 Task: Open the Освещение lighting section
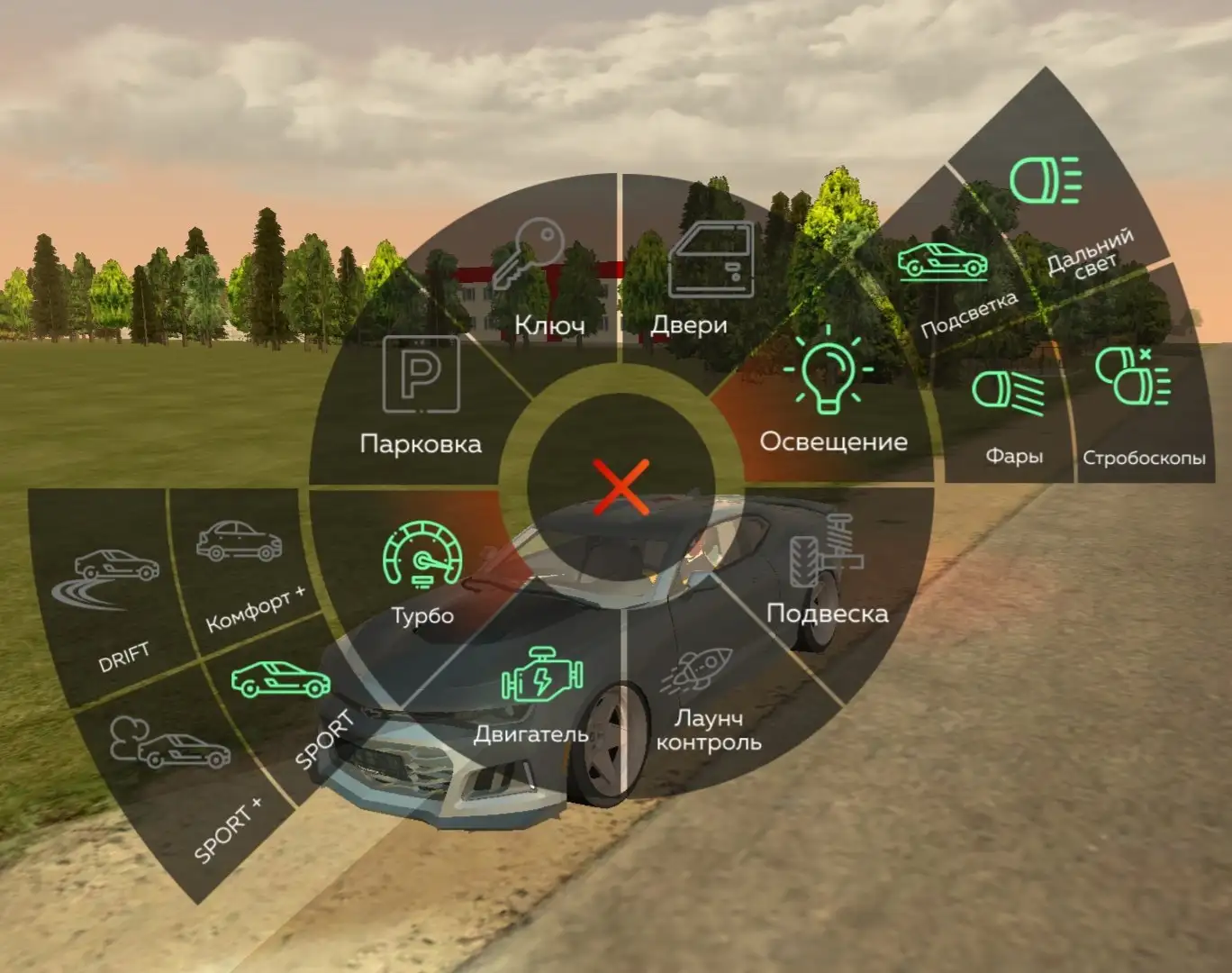829,396
